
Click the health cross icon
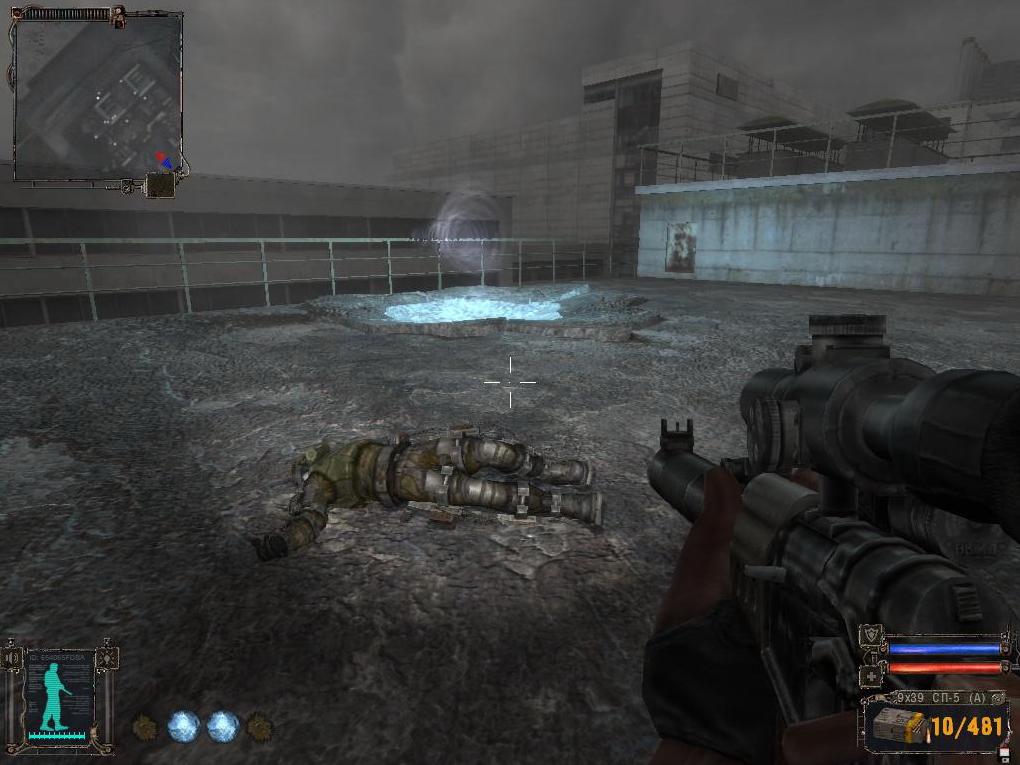pyautogui.click(x=870, y=676)
